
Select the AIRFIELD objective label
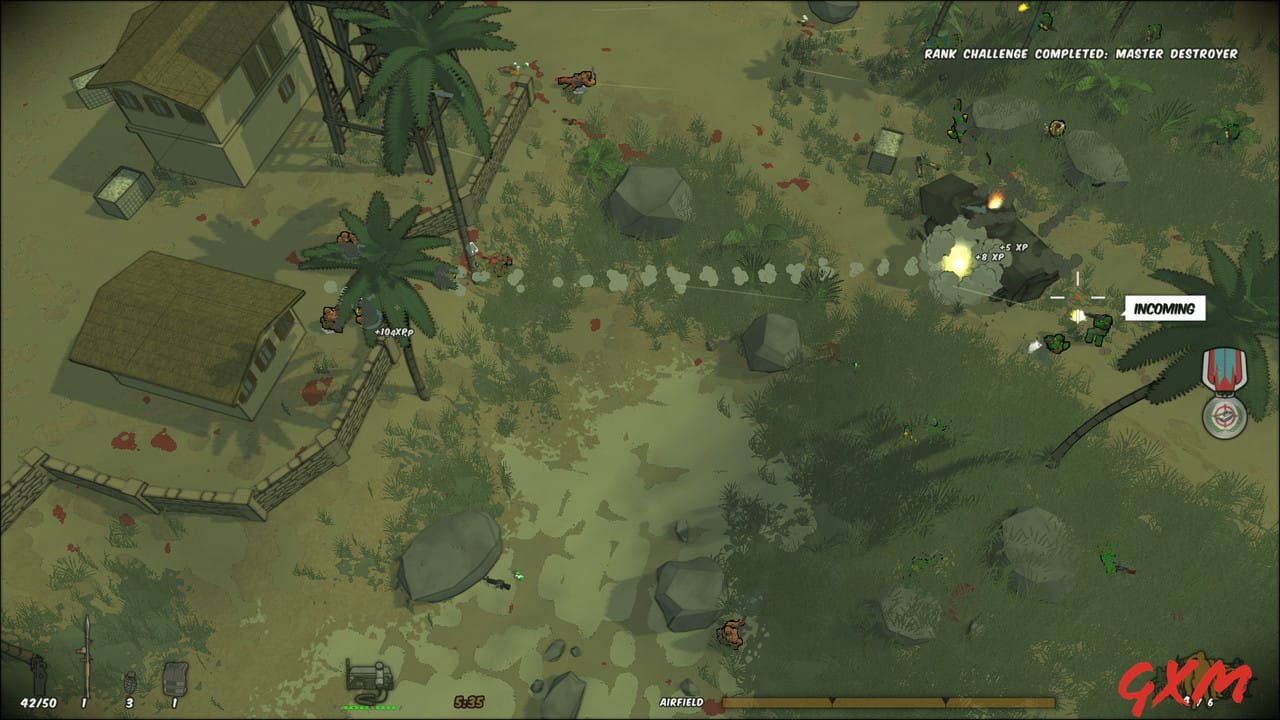click(680, 702)
